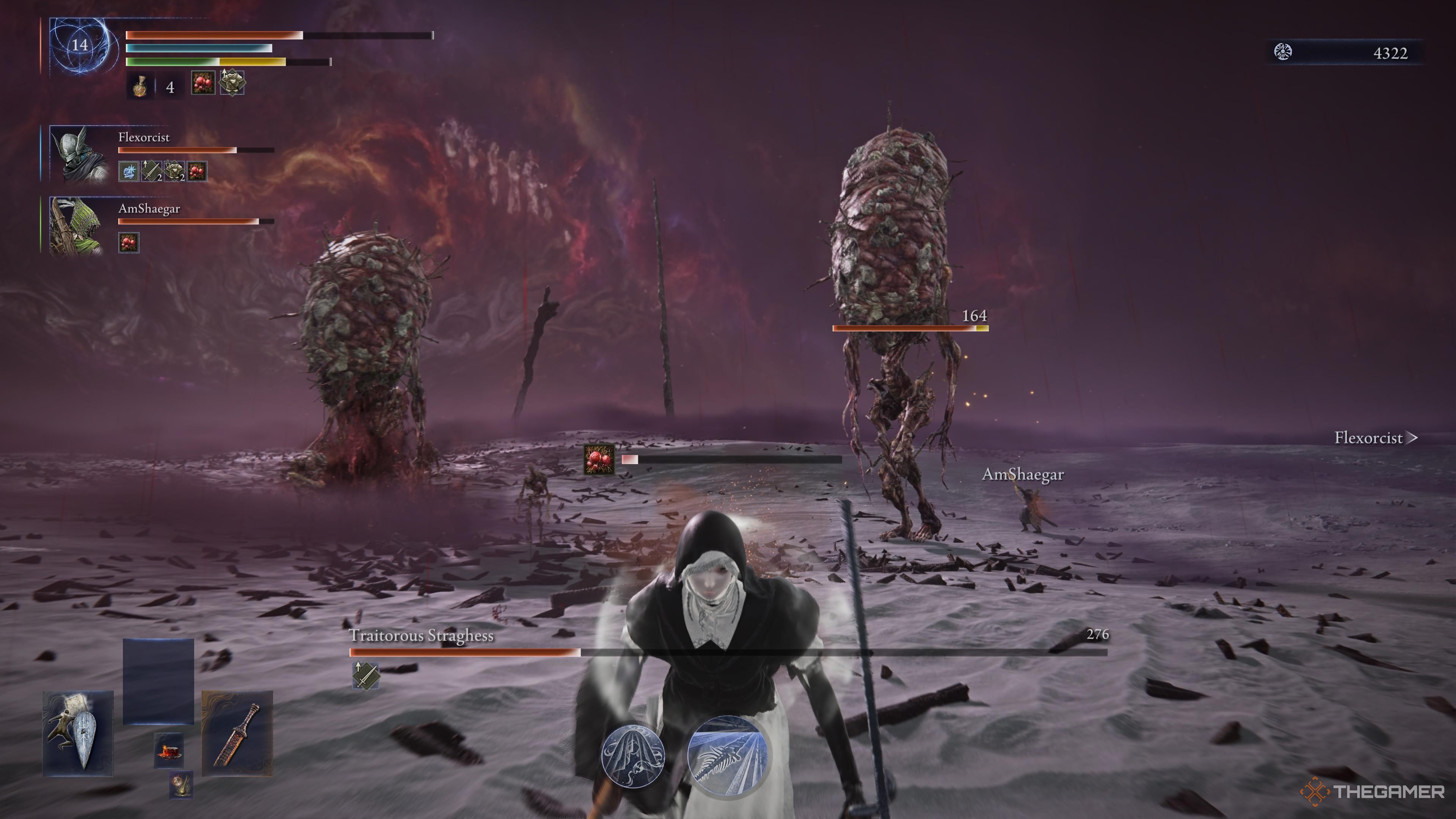Click the red berry buff icon beside the flask
This screenshot has width=1456, height=819.
pyautogui.click(x=204, y=83)
